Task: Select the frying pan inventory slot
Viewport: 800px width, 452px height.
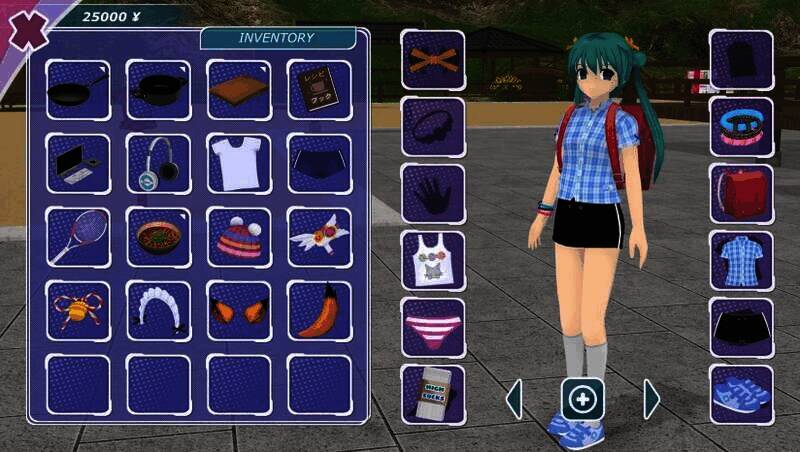Action: point(78,90)
